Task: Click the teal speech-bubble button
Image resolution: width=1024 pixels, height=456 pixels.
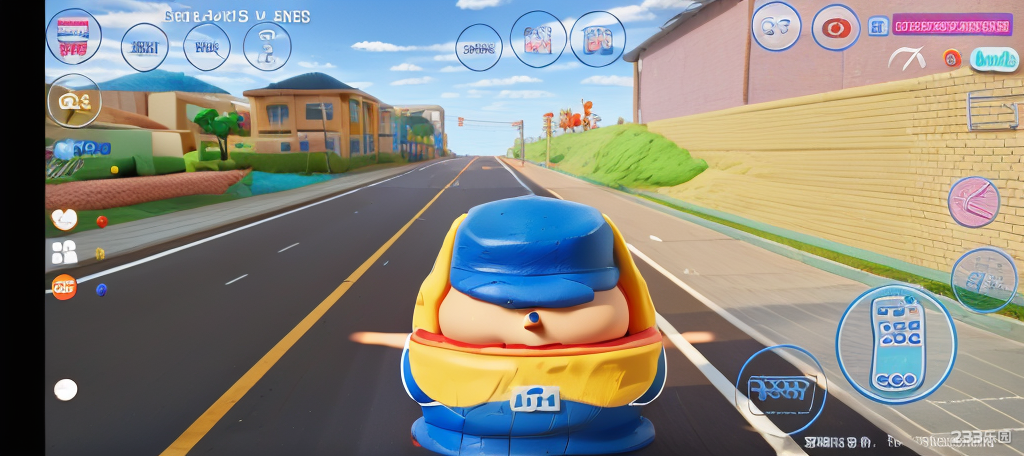Action: [x=993, y=59]
